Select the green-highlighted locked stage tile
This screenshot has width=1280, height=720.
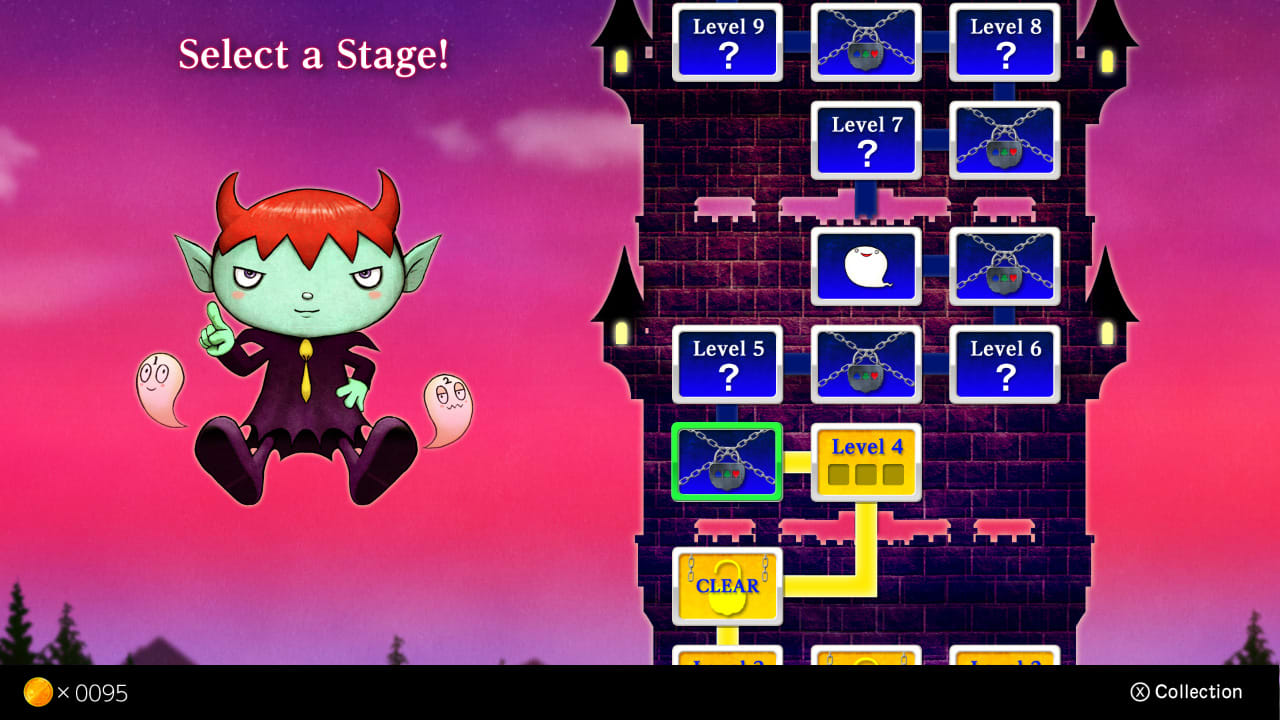coord(727,462)
